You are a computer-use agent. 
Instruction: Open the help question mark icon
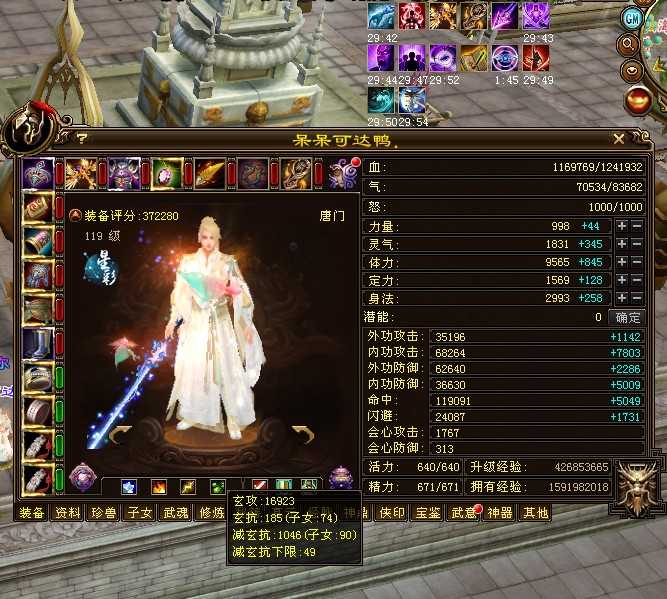tap(82, 140)
